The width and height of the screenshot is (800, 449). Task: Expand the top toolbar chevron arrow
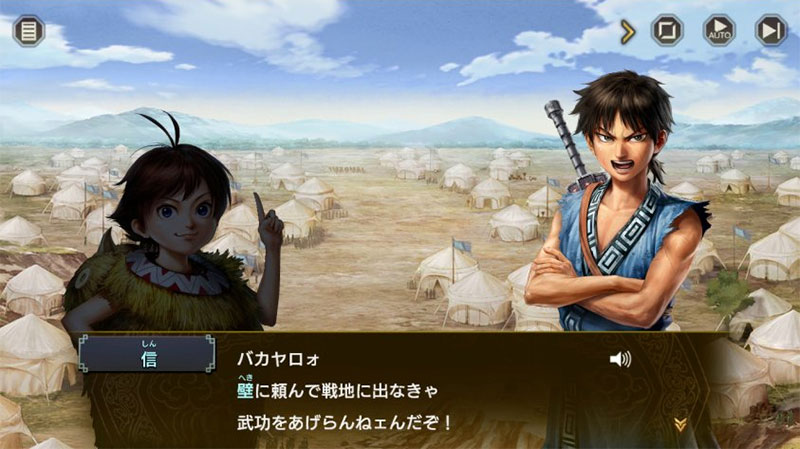[628, 31]
